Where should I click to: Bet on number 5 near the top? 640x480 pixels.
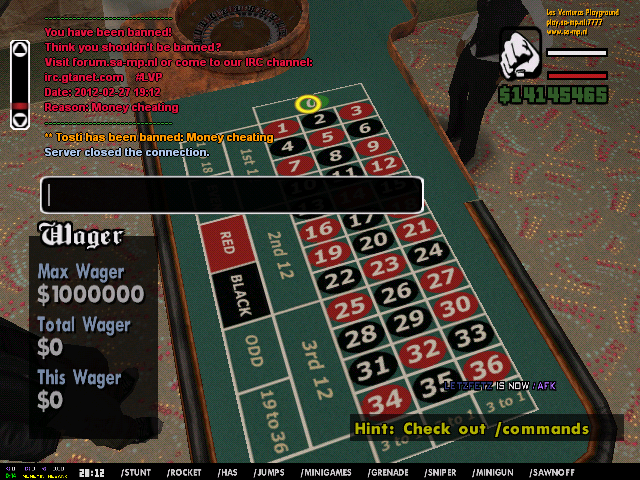pyautogui.click(x=326, y=138)
